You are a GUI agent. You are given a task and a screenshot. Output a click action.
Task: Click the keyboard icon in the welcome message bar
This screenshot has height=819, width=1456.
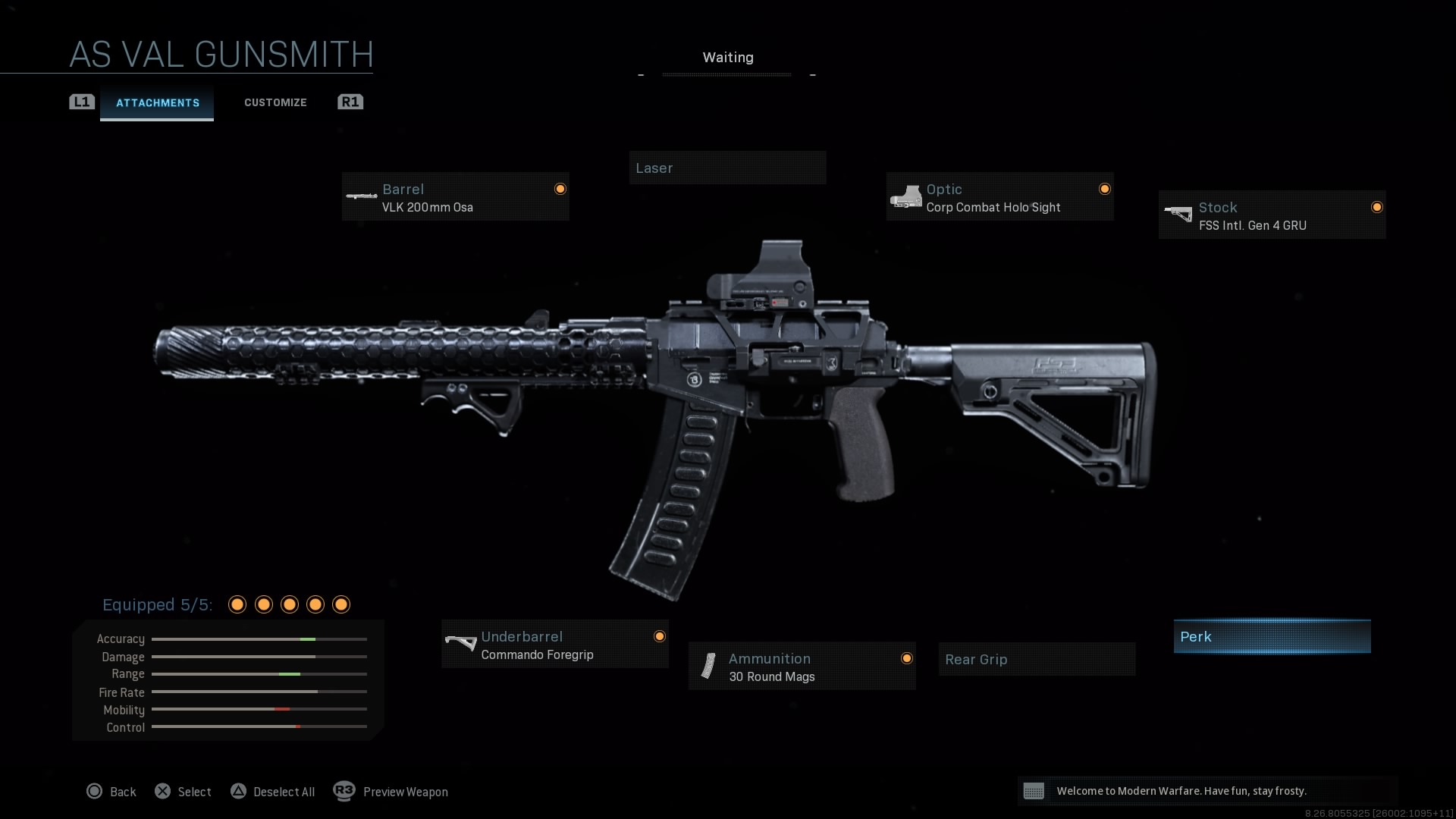pos(1036,791)
